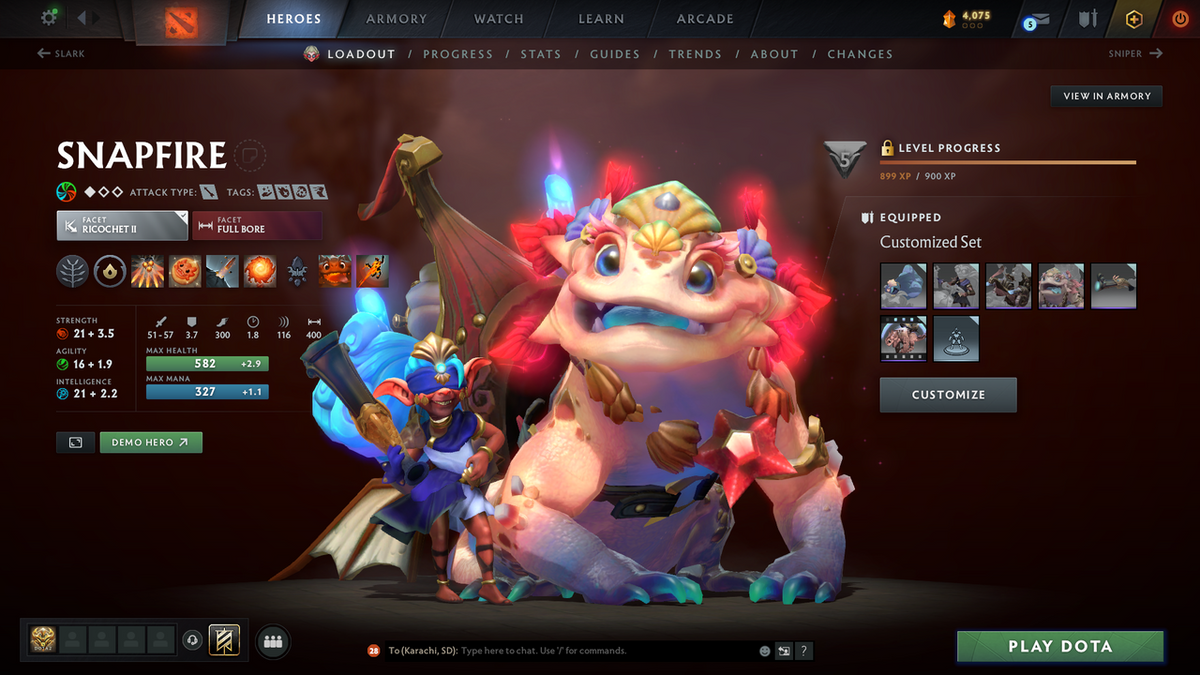Click the View in Armory button
The image size is (1200, 675).
click(1106, 96)
